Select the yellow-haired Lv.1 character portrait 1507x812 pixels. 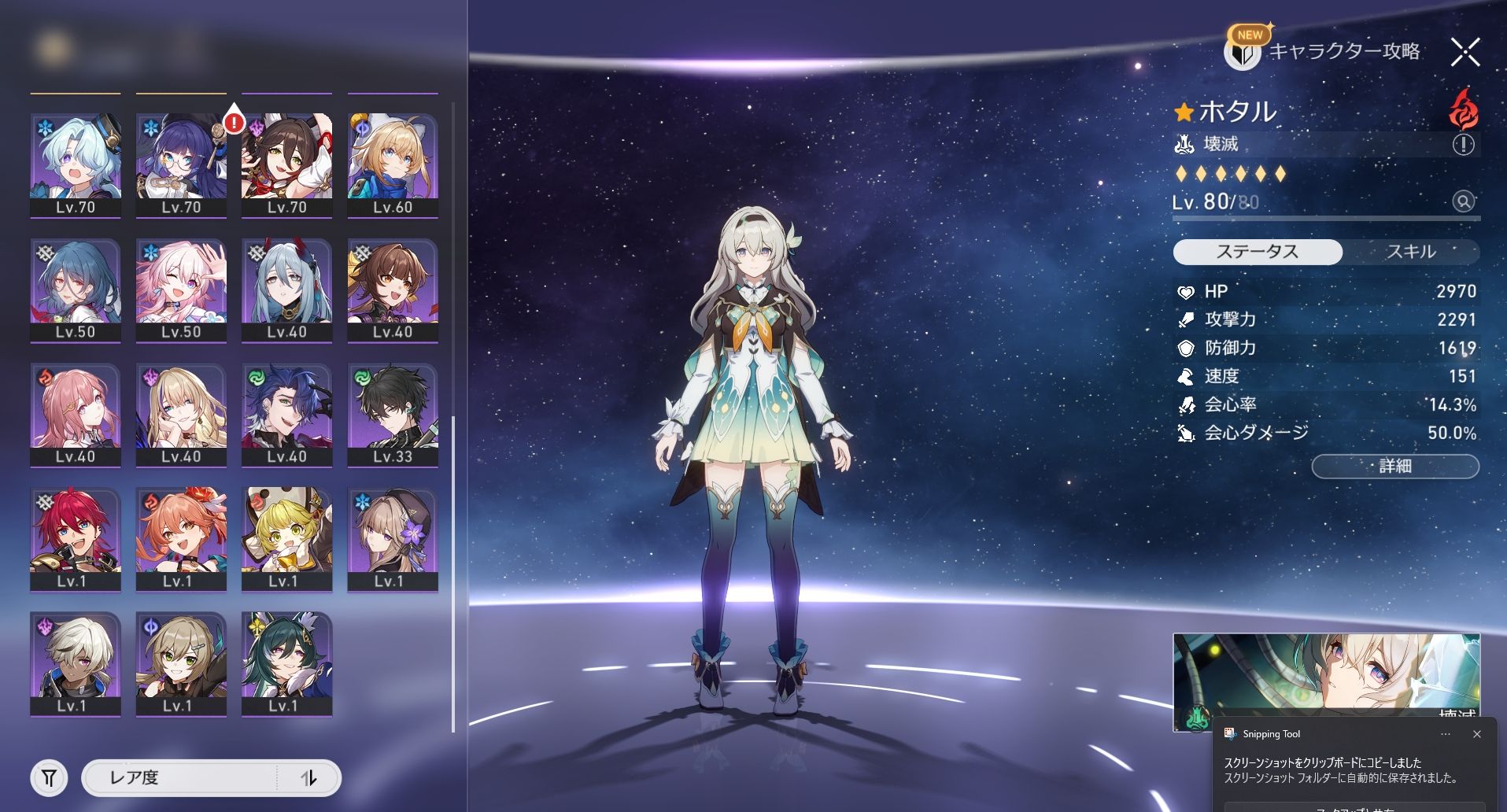point(286,539)
